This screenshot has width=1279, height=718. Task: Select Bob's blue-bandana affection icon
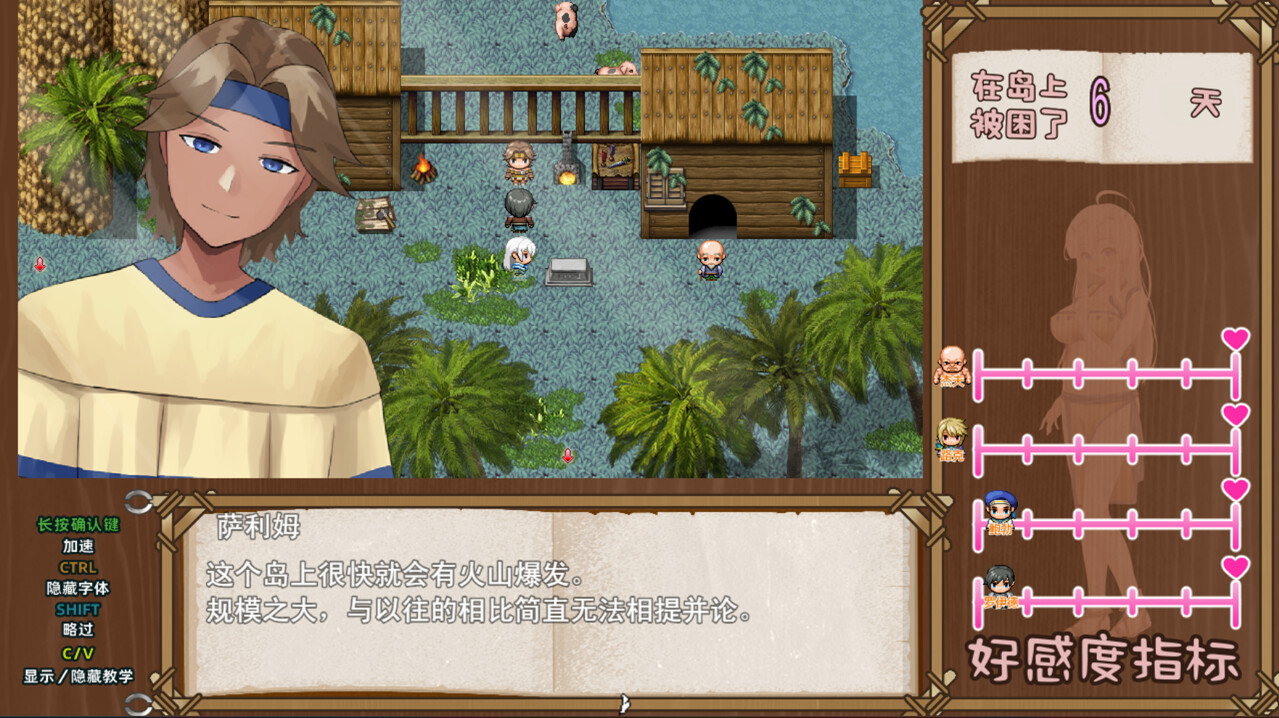coord(999,511)
